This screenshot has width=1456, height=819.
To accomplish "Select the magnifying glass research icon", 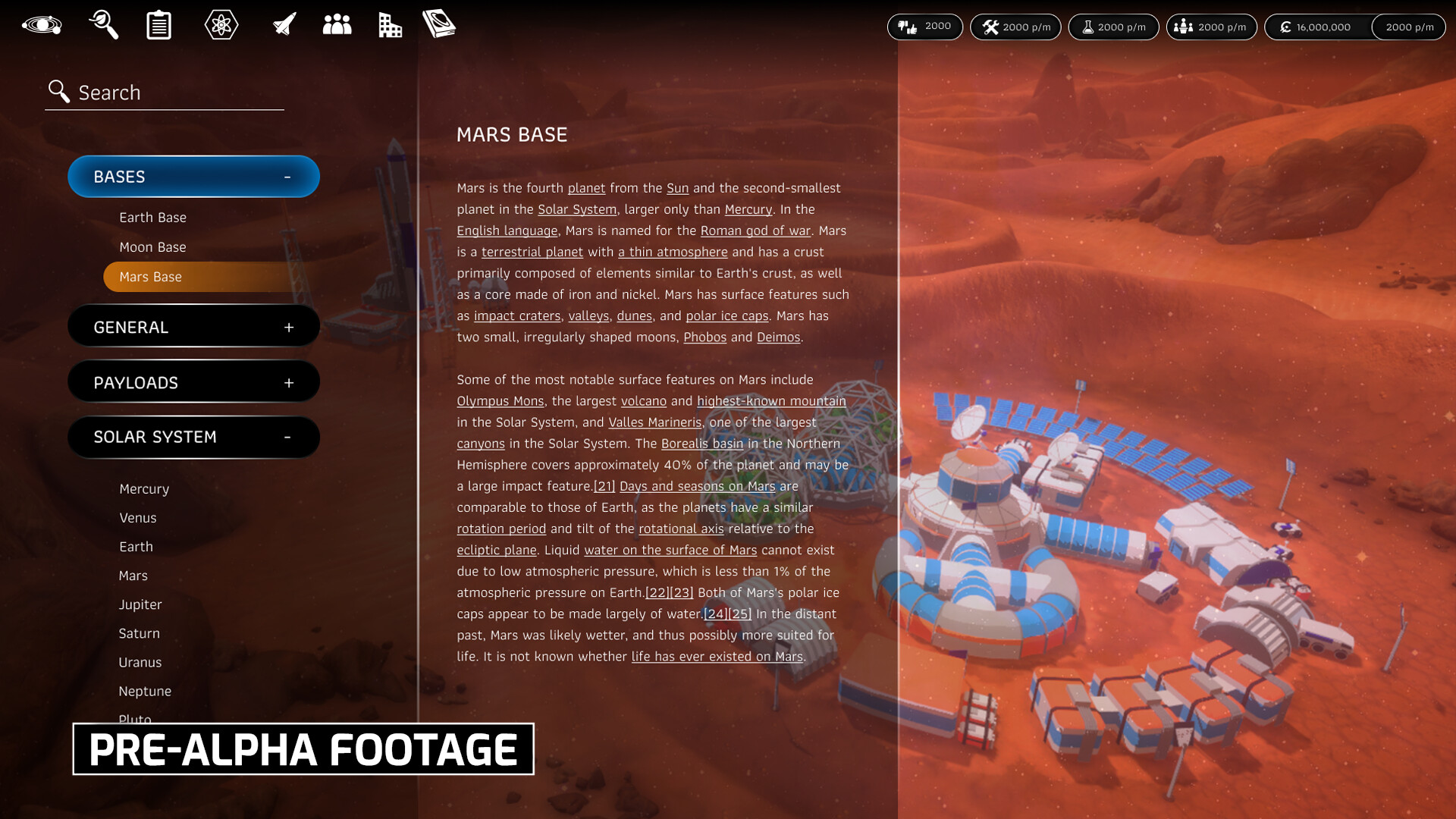I will pos(103,24).
